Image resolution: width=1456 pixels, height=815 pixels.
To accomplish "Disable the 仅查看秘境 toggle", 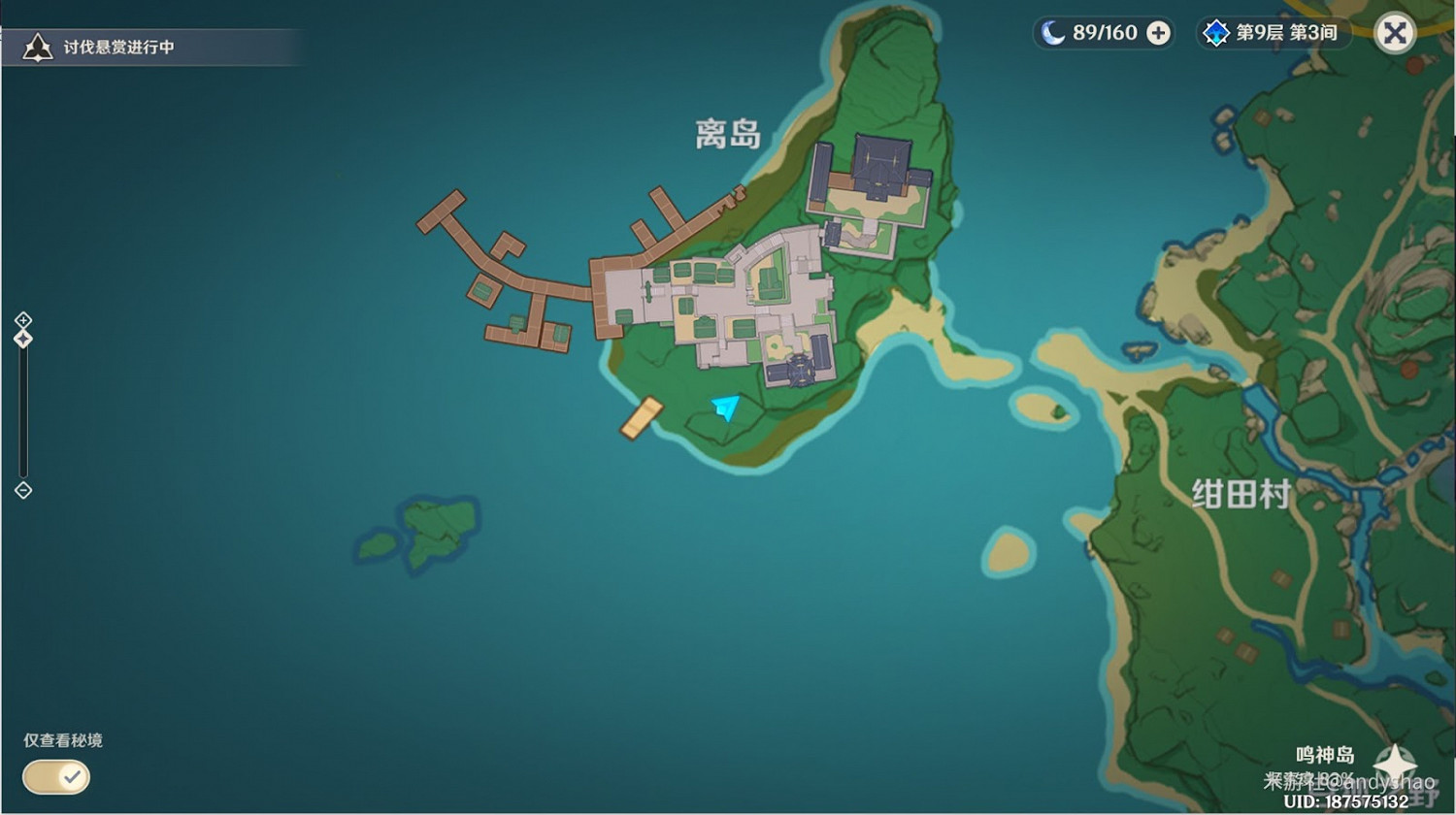I will 55,777.
